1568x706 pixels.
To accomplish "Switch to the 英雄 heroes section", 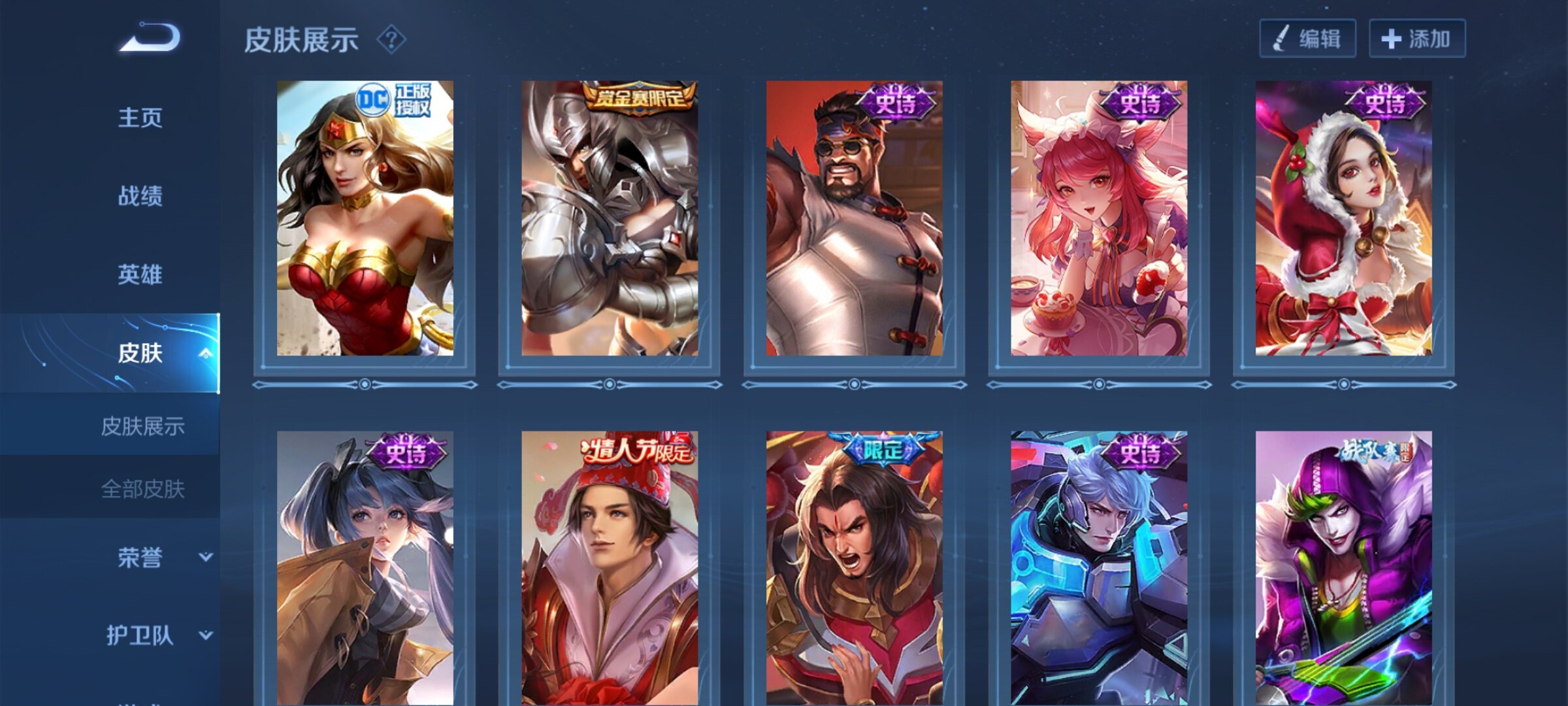I will [x=140, y=275].
